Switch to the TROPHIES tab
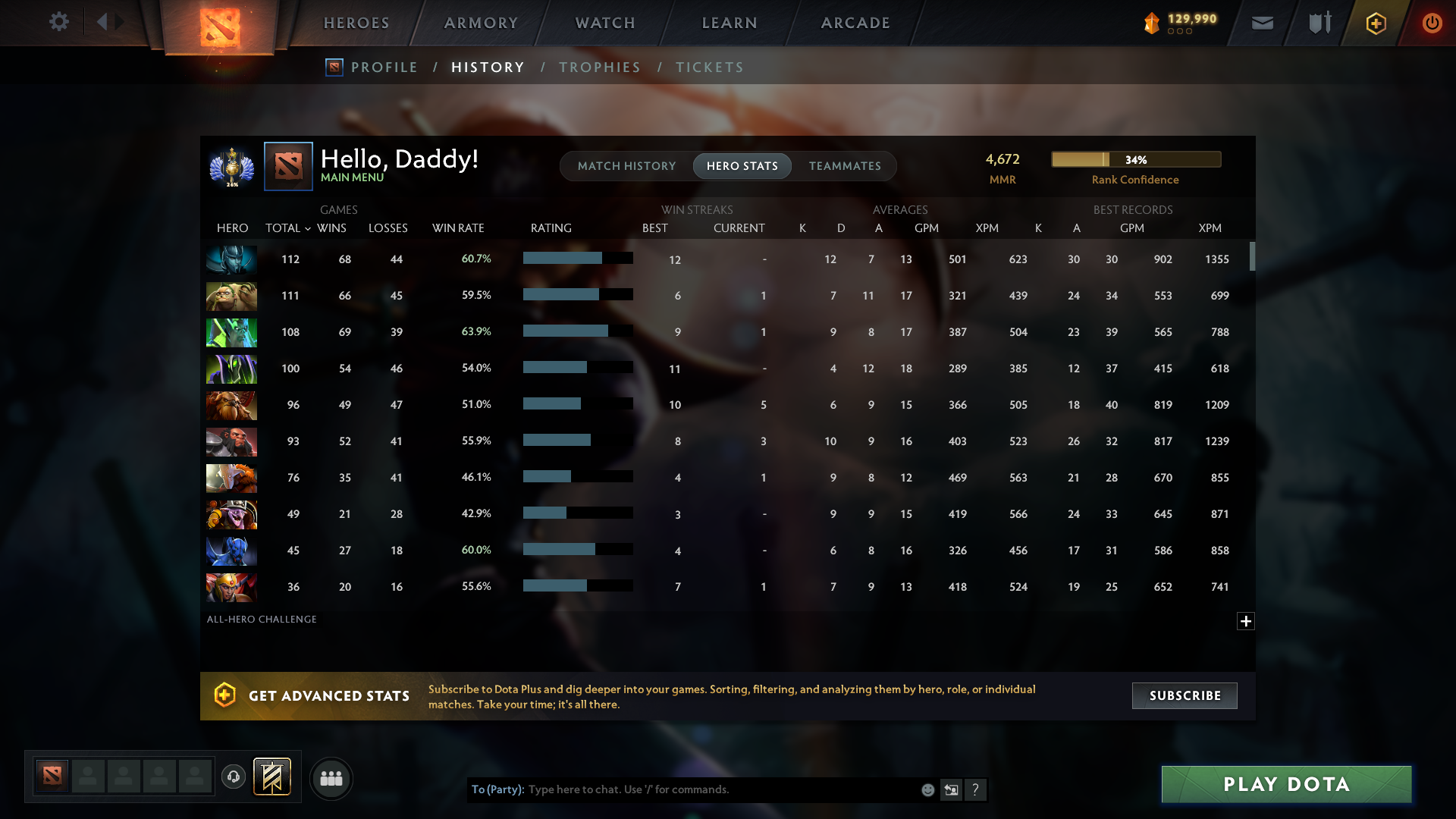 (599, 67)
